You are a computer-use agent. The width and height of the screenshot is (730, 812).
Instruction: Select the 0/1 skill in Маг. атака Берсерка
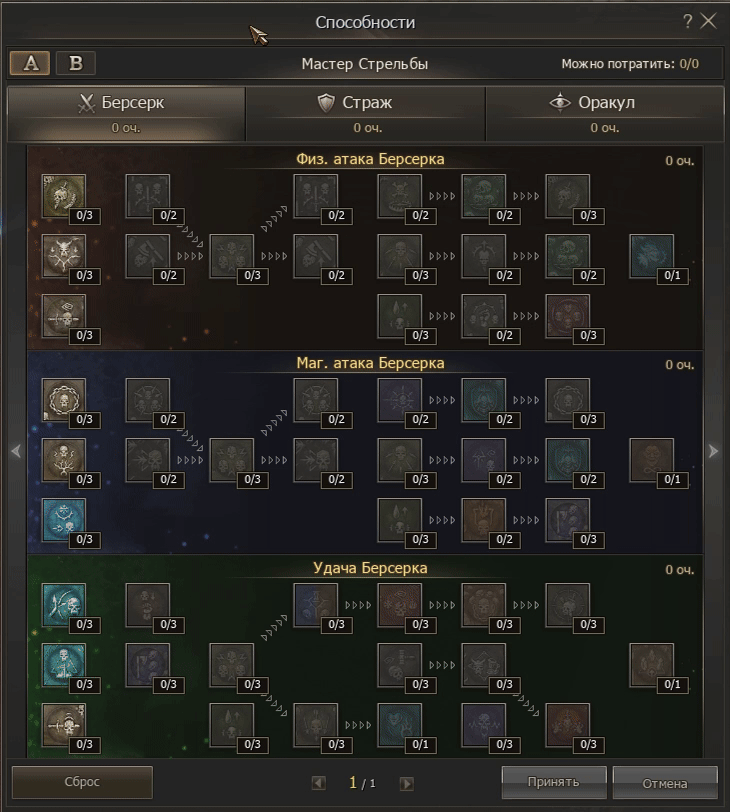click(652, 461)
